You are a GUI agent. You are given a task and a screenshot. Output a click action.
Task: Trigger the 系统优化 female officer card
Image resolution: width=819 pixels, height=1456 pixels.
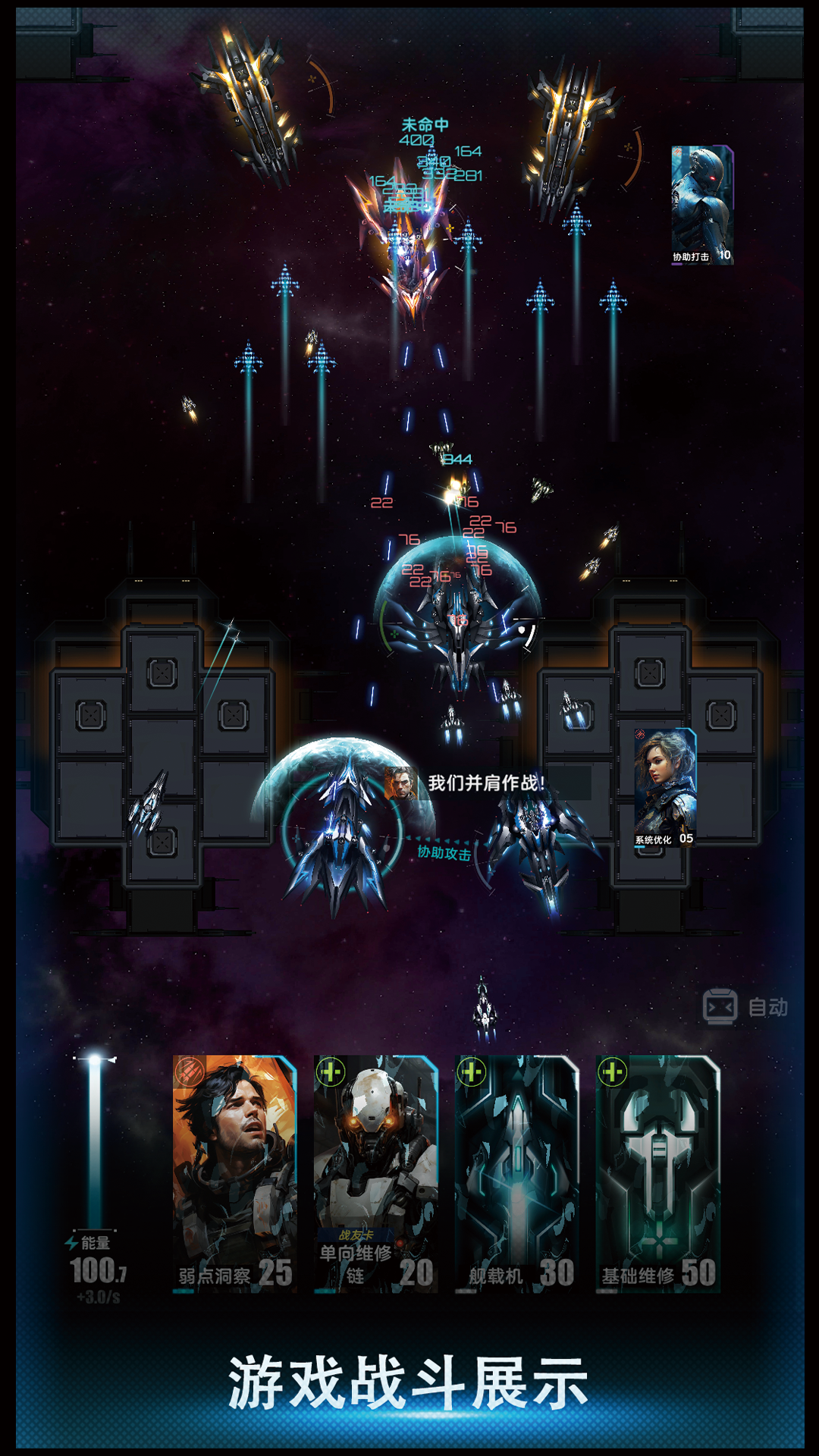665,787
